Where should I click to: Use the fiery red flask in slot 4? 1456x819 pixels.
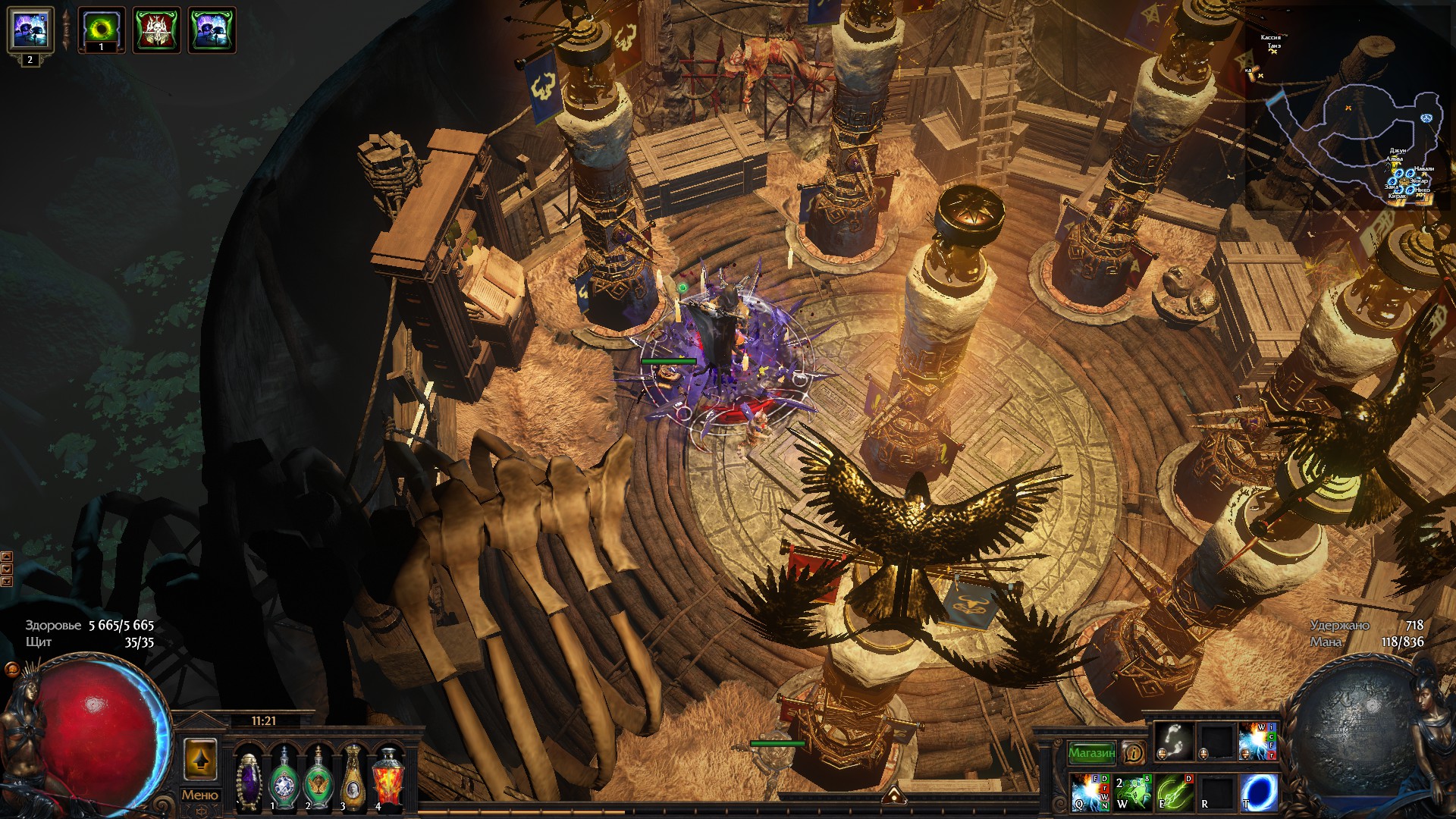pos(388,778)
